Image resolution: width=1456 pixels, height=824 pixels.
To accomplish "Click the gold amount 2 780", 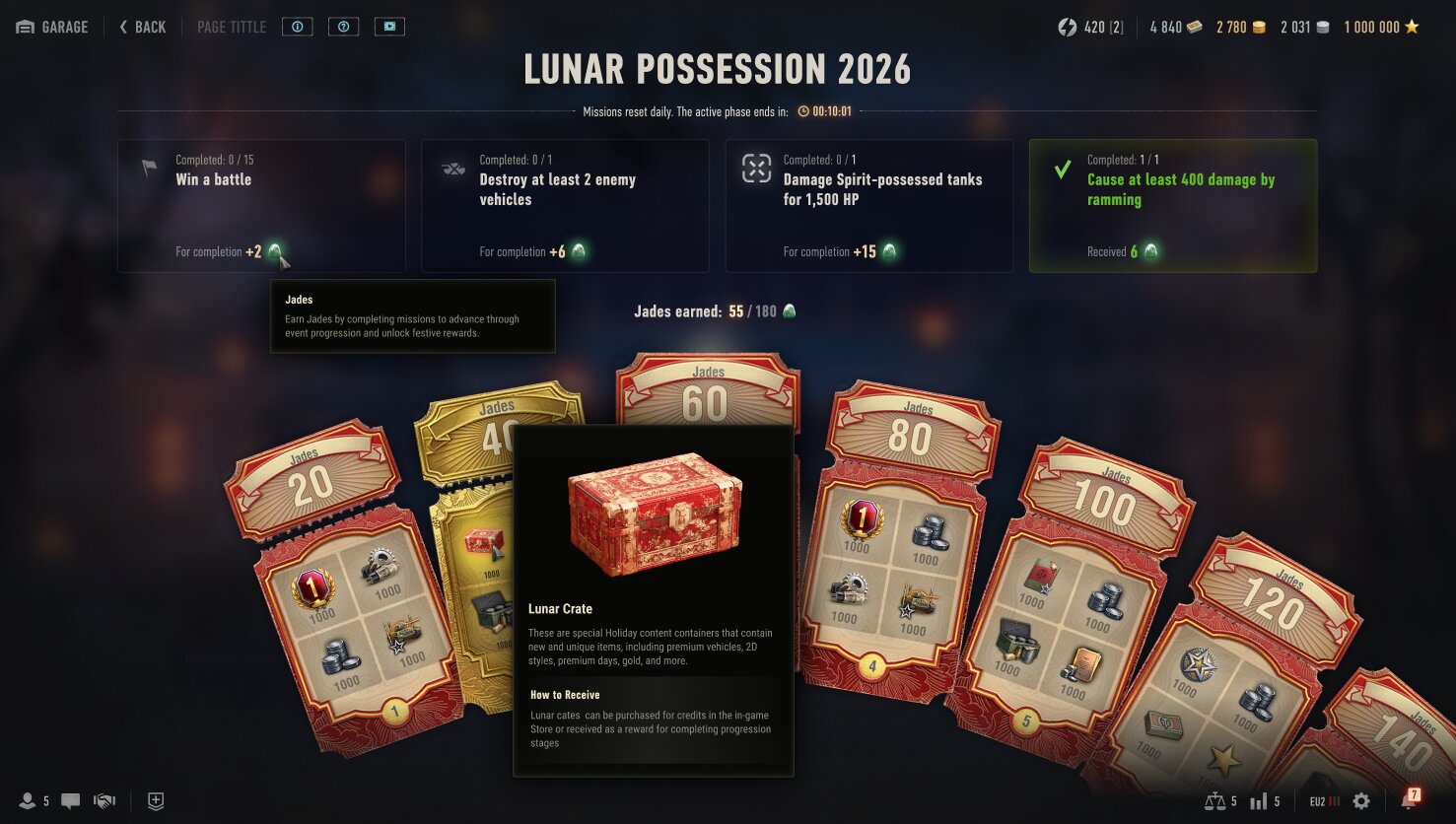I will 1241,27.
